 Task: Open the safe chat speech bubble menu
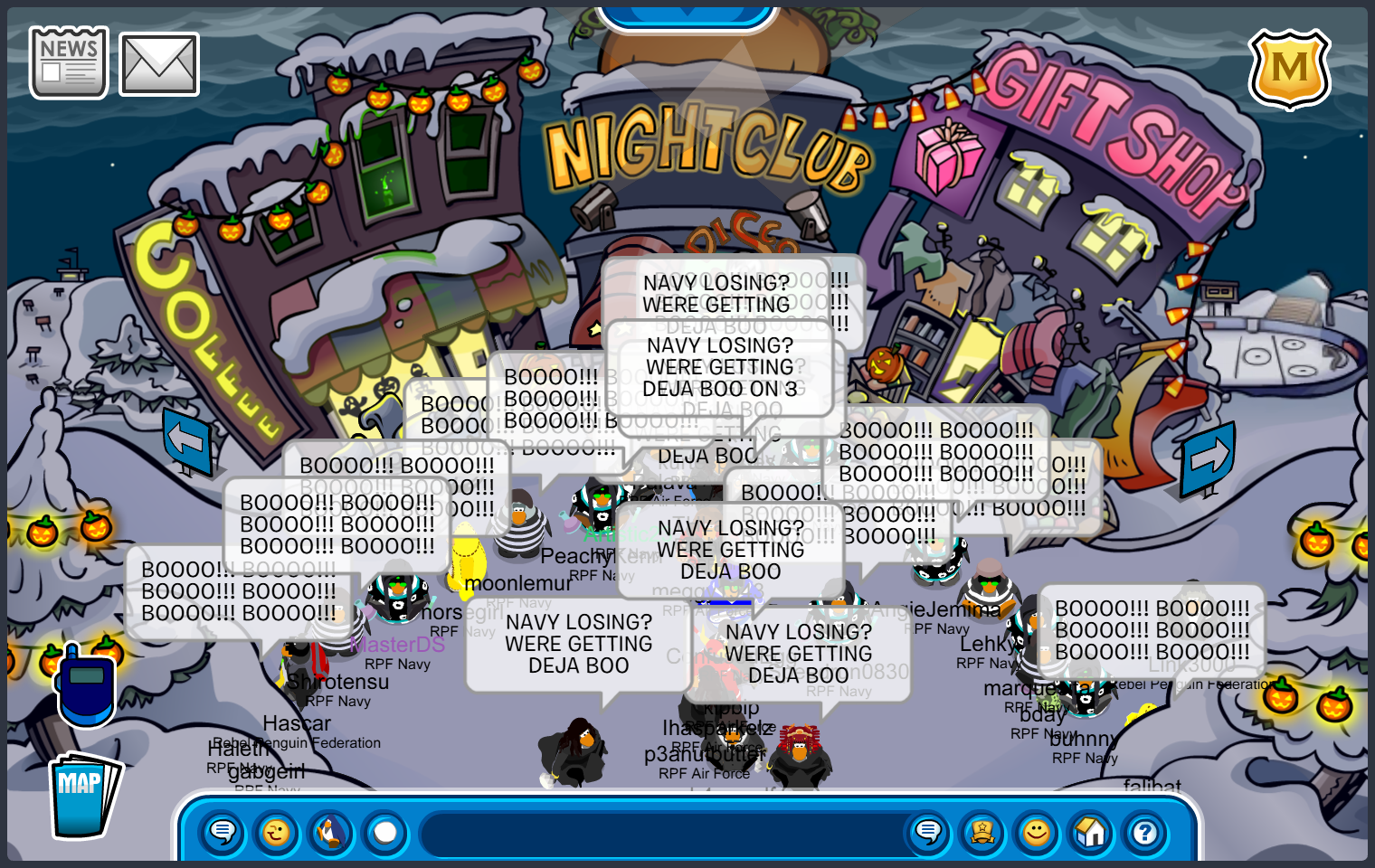tap(223, 832)
